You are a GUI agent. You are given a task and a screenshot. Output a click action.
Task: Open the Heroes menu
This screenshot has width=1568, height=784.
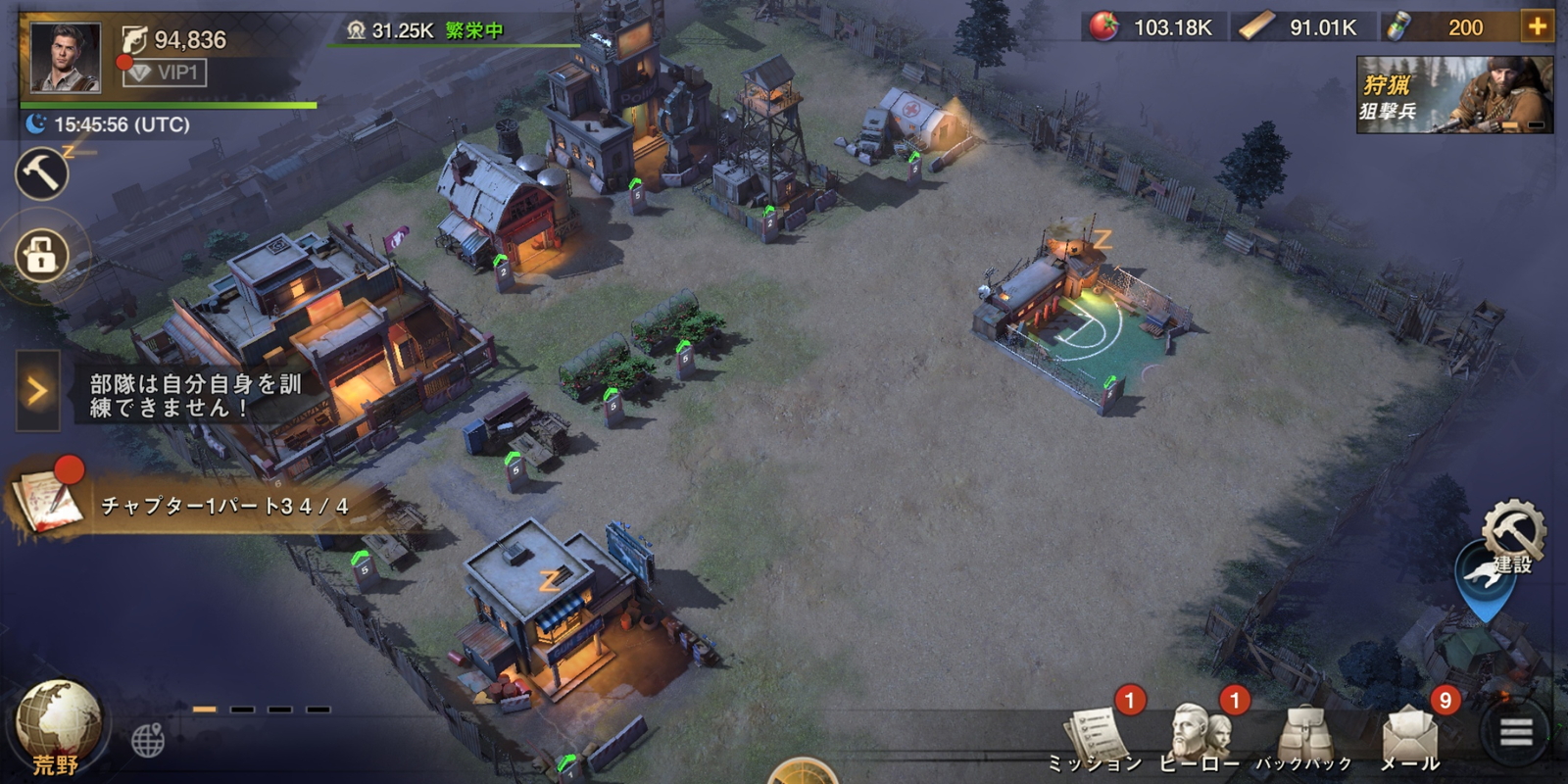1200,736
